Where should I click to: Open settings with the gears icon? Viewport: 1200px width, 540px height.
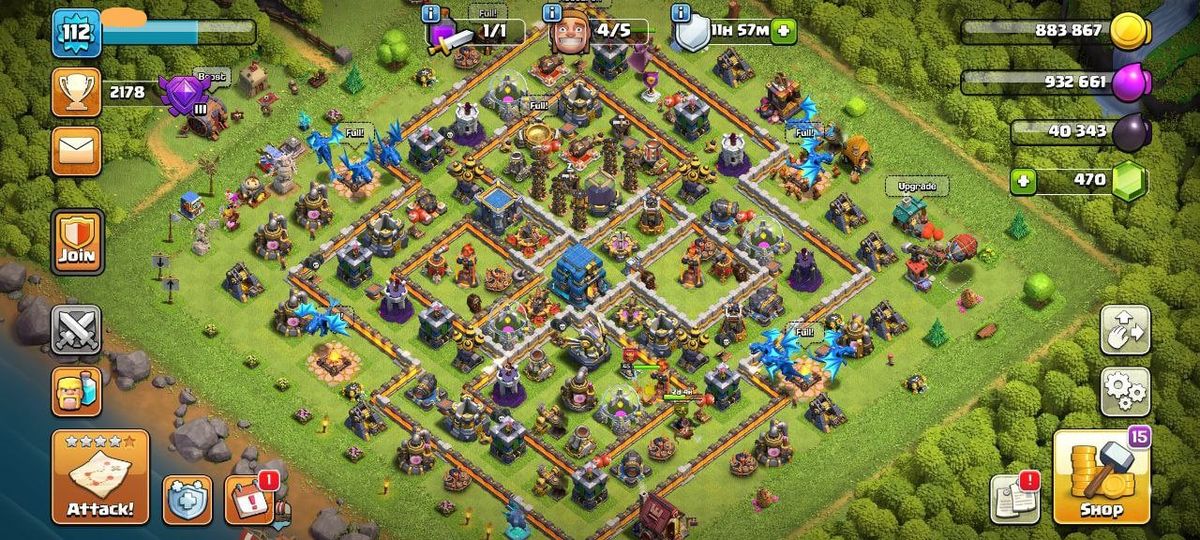pos(1125,391)
